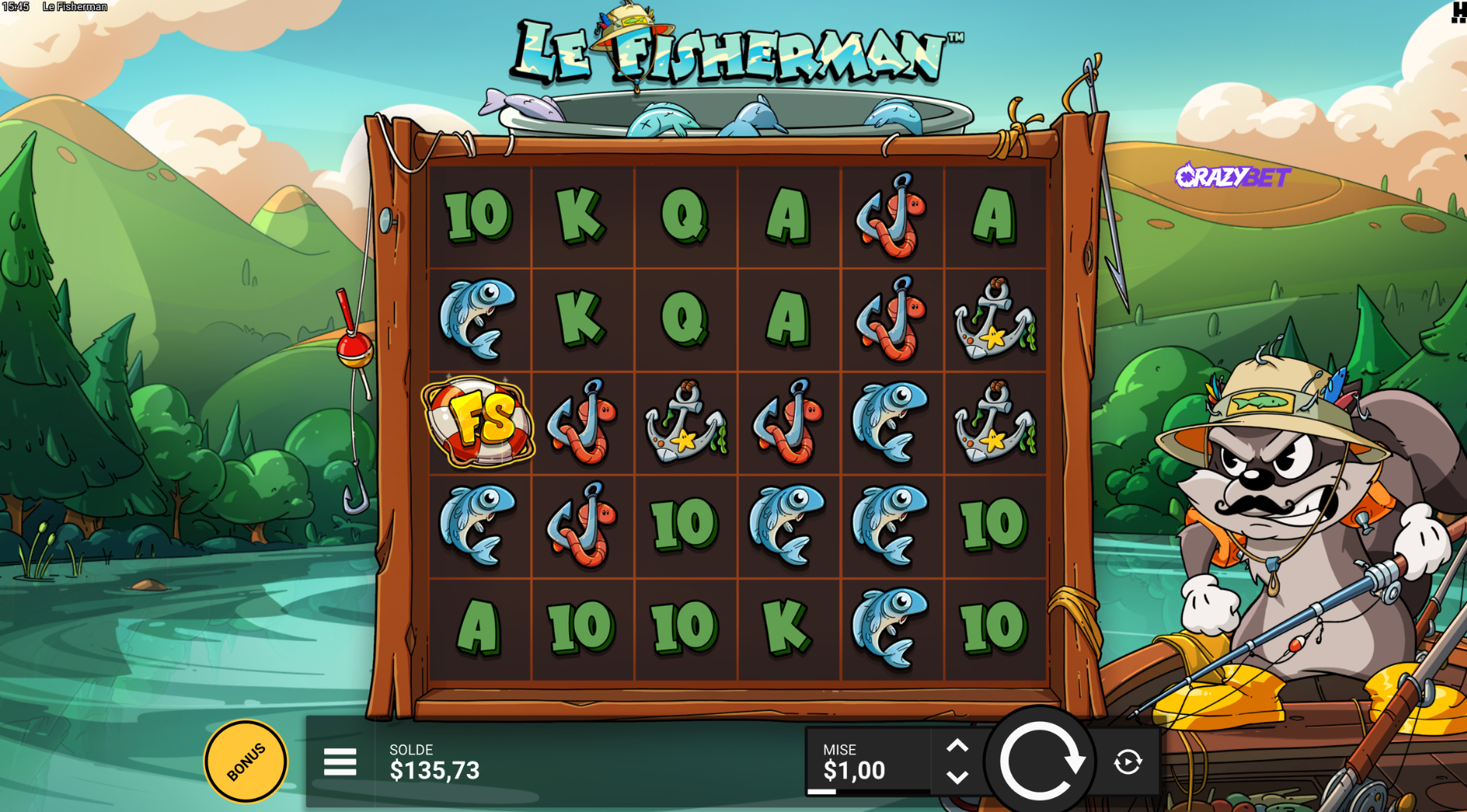Screen dimensions: 1467x812
Task: Open the autoplay settings button
Action: 1127,762
